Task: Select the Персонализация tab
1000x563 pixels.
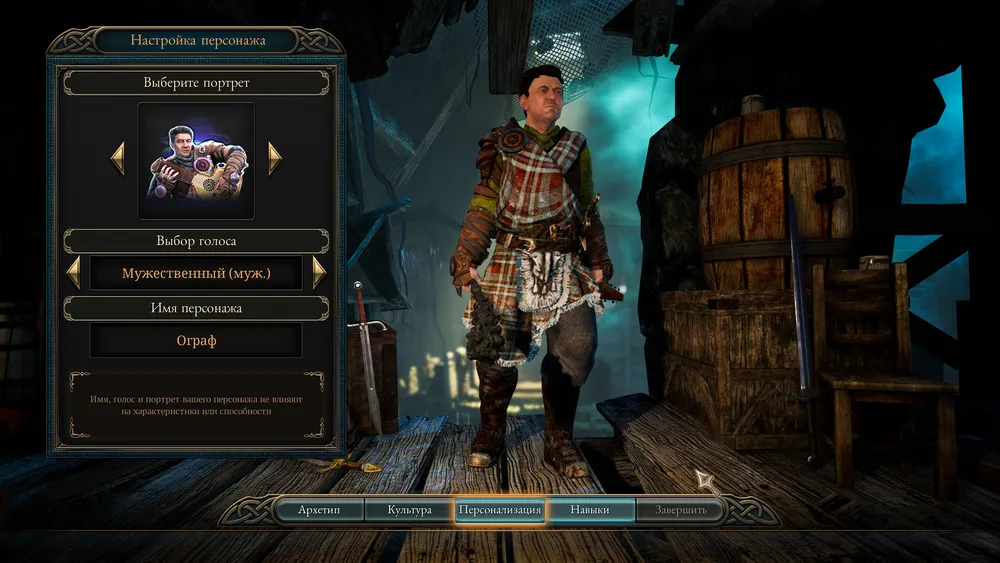Action: point(500,510)
